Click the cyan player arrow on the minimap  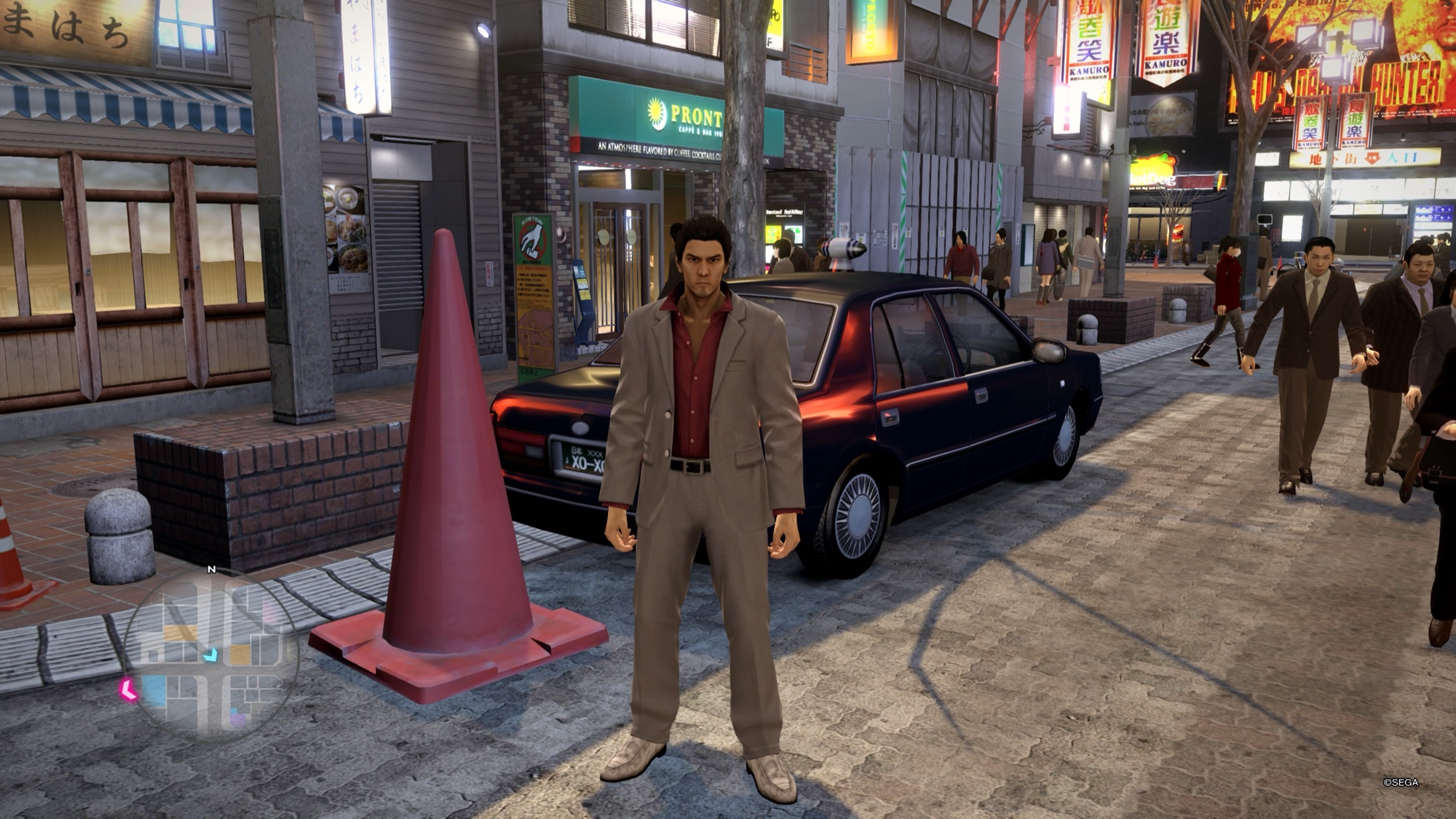[210, 655]
